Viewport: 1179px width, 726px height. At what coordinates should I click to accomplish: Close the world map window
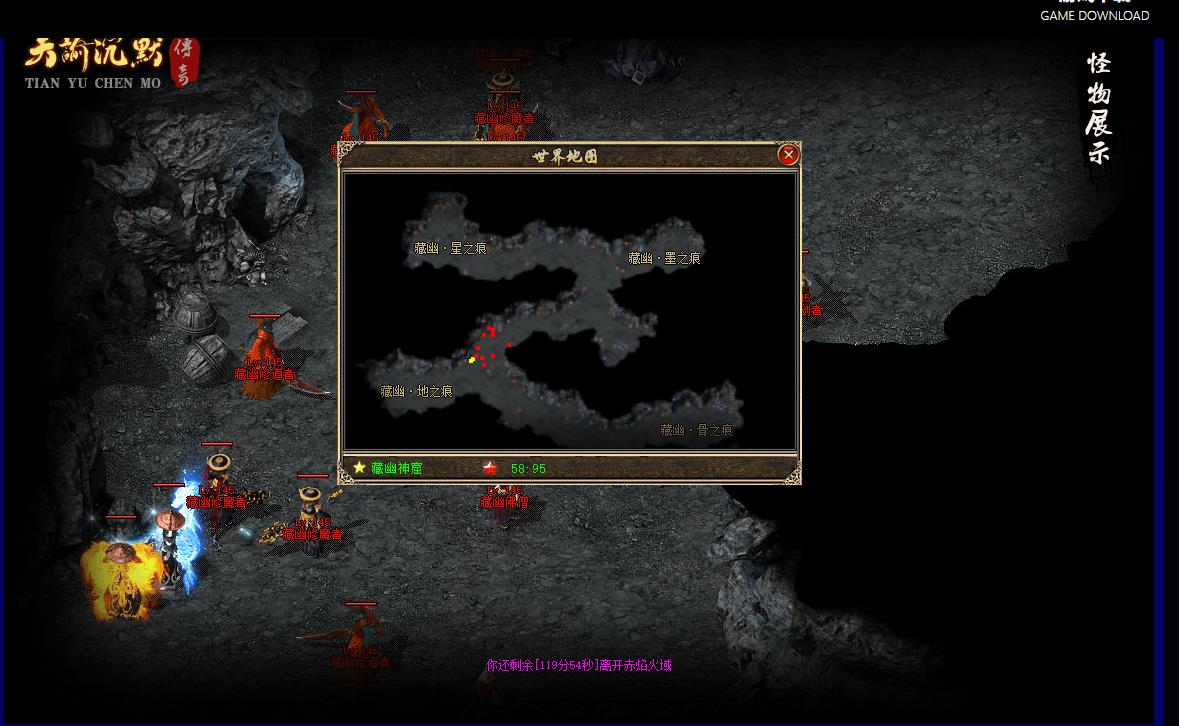(x=788, y=154)
